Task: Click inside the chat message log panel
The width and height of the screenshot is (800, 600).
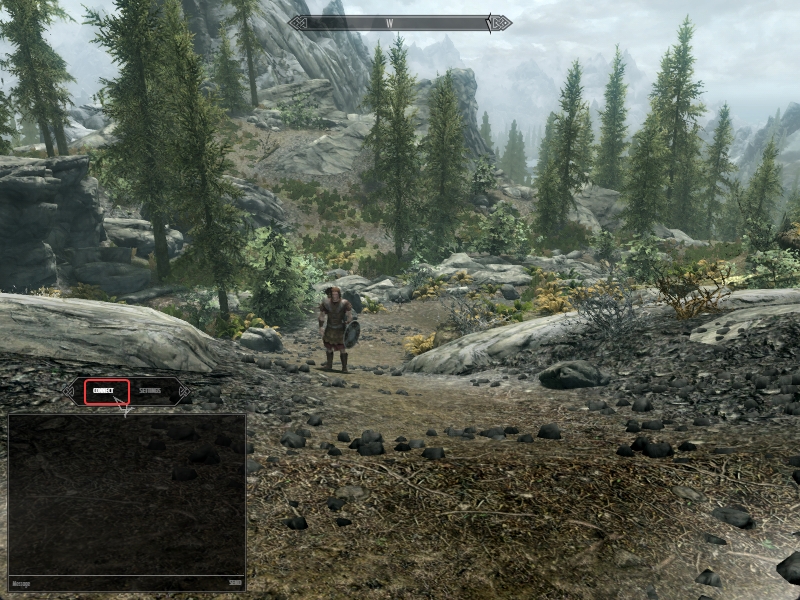Action: [x=127, y=492]
